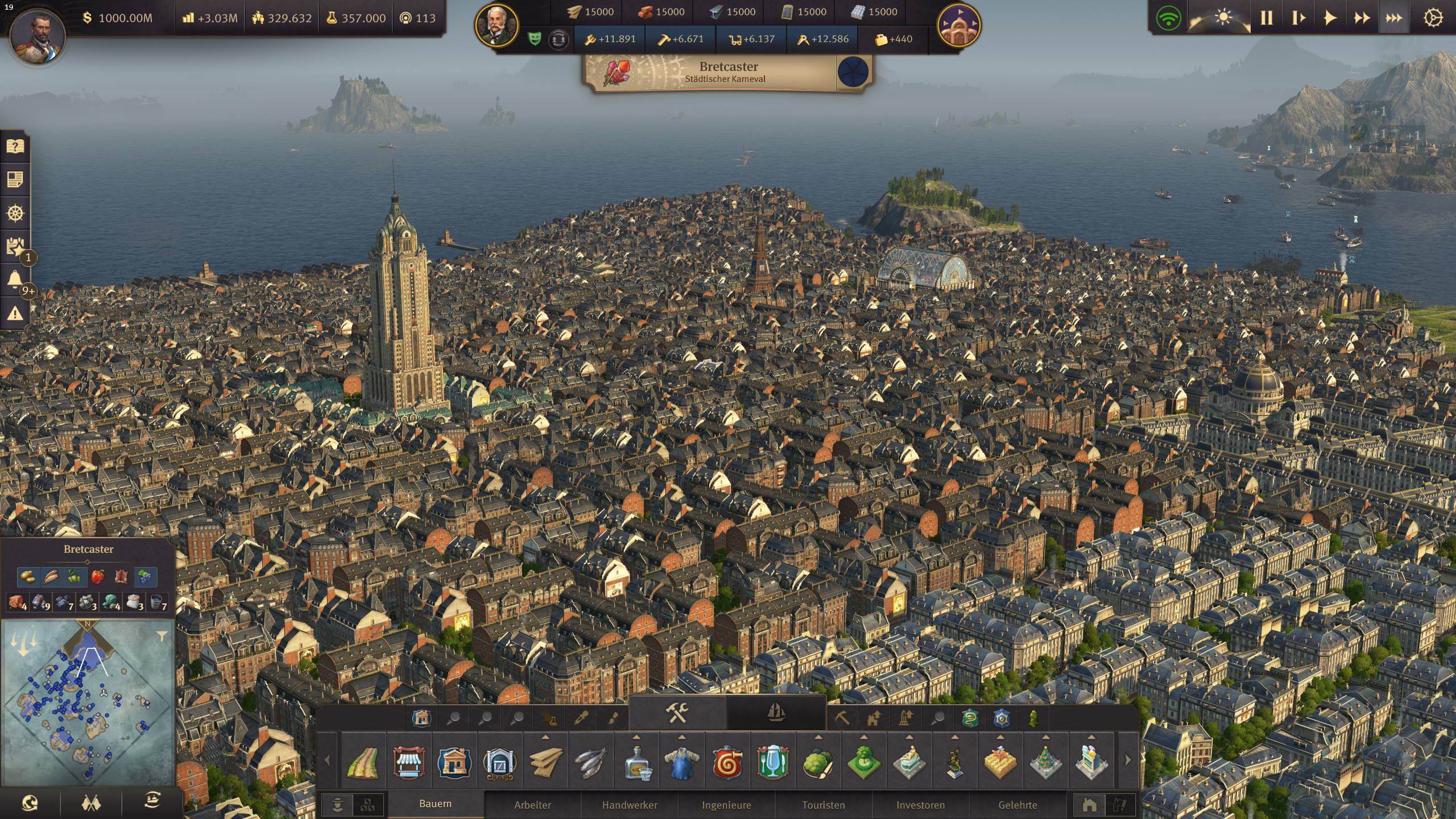
Task: Open the diplomacy crossed-flags menu
Action: click(92, 803)
